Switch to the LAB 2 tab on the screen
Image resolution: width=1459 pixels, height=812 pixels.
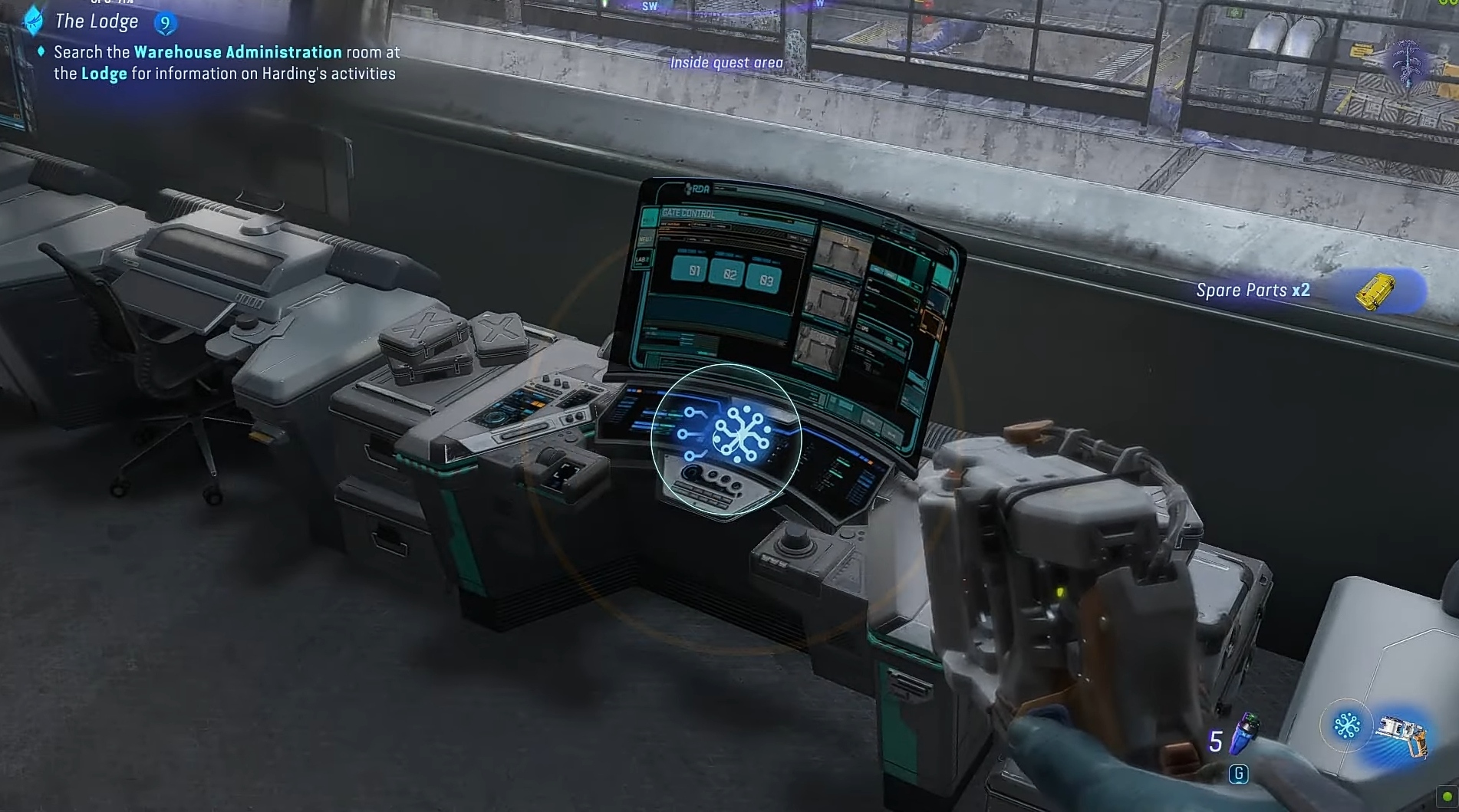coord(644,261)
